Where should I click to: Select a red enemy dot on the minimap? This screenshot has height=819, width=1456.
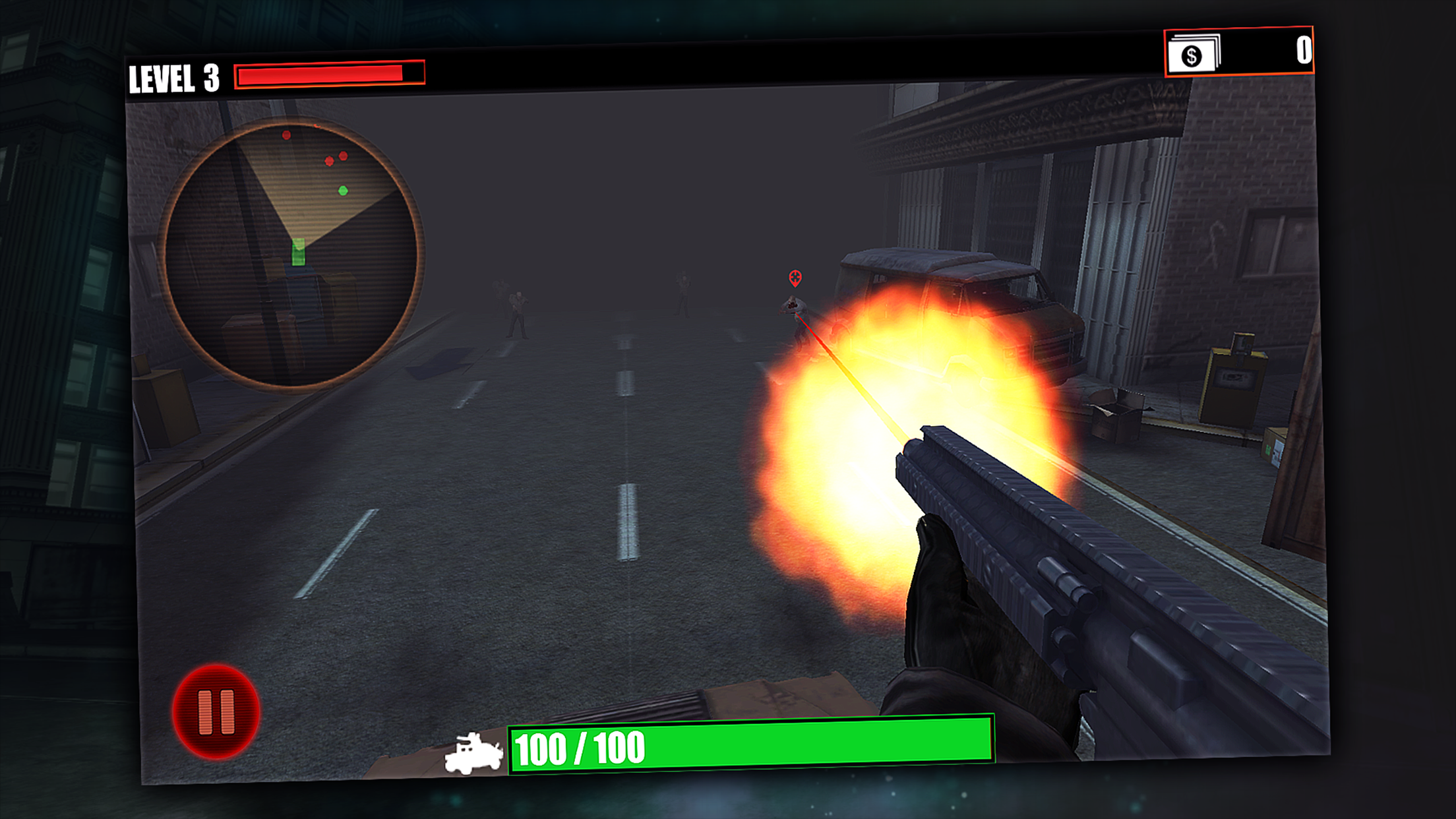285,135
